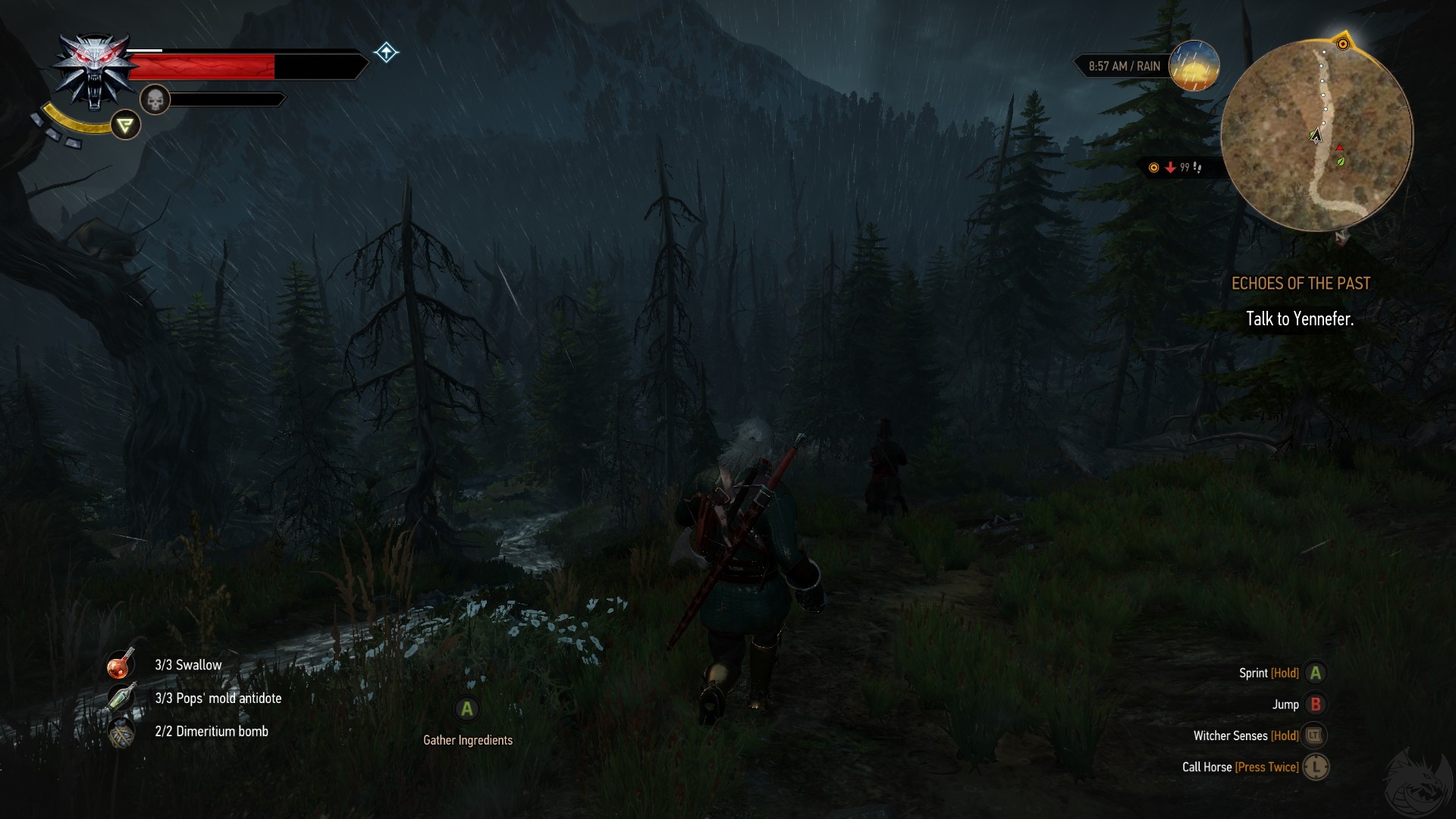Open the Echoes of the Past quest tracker
Image resolution: width=1456 pixels, height=819 pixels.
(x=1301, y=284)
